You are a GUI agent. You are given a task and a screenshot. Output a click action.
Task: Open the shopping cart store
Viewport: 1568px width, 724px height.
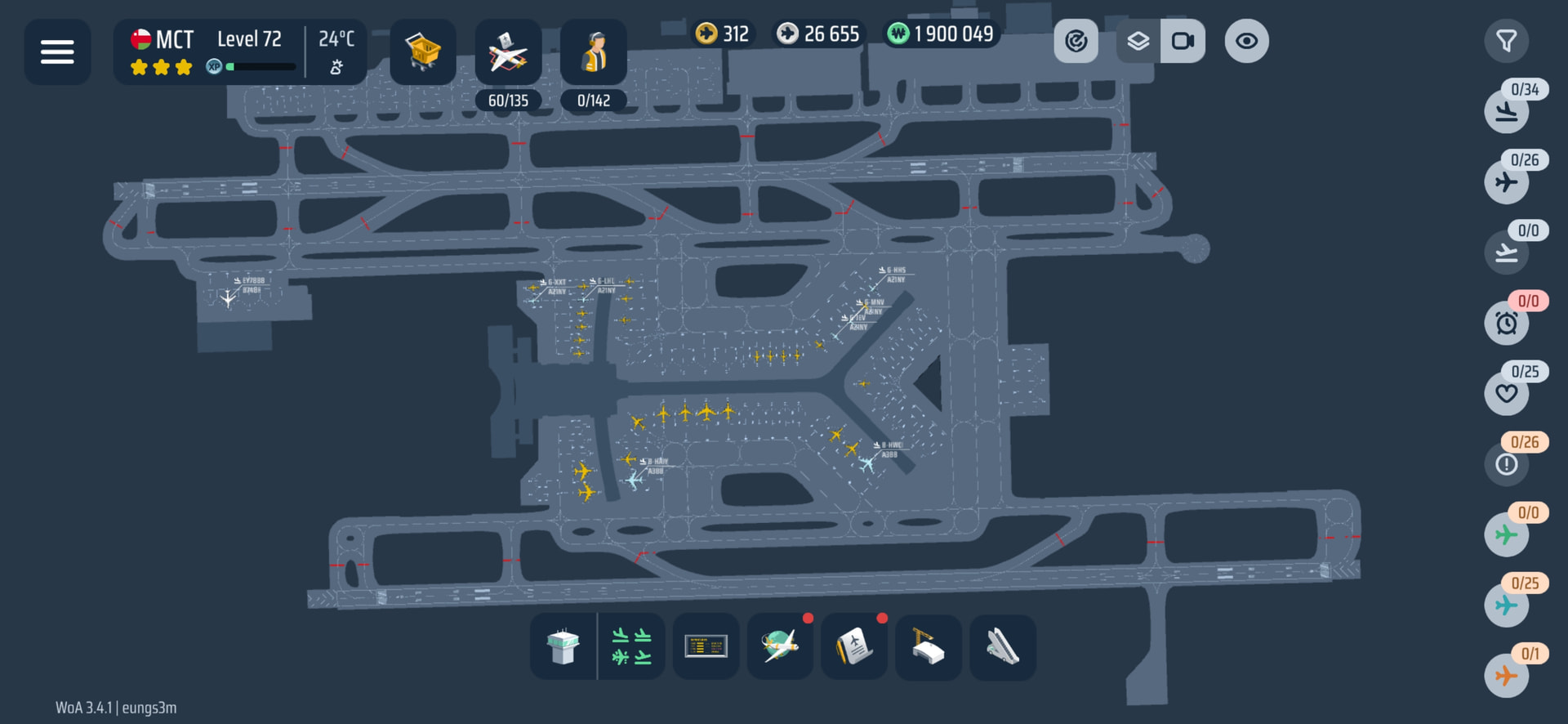pyautogui.click(x=423, y=51)
